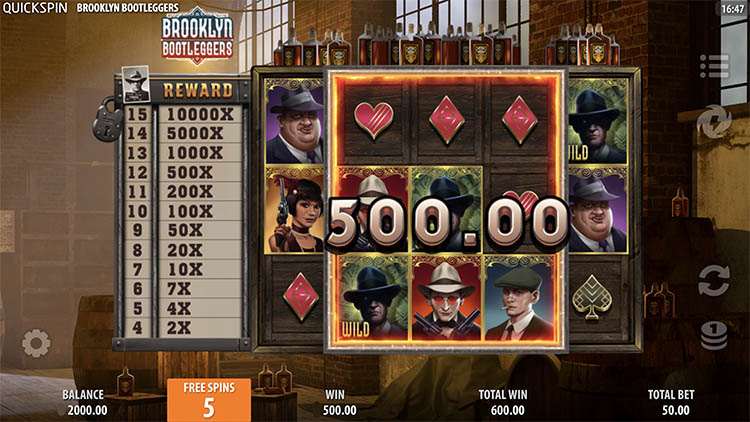Open the coin stack bet settings
This screenshot has width=750, height=422.
click(713, 336)
